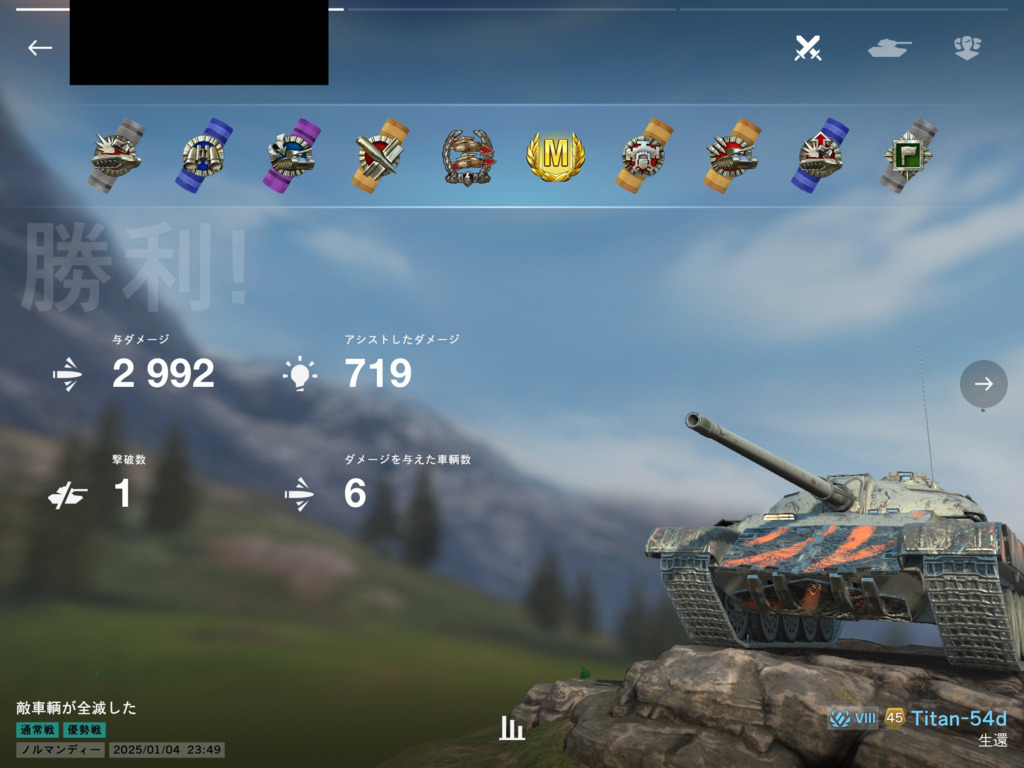Inspect the spiked tank medal with gray ribbon

(116, 156)
